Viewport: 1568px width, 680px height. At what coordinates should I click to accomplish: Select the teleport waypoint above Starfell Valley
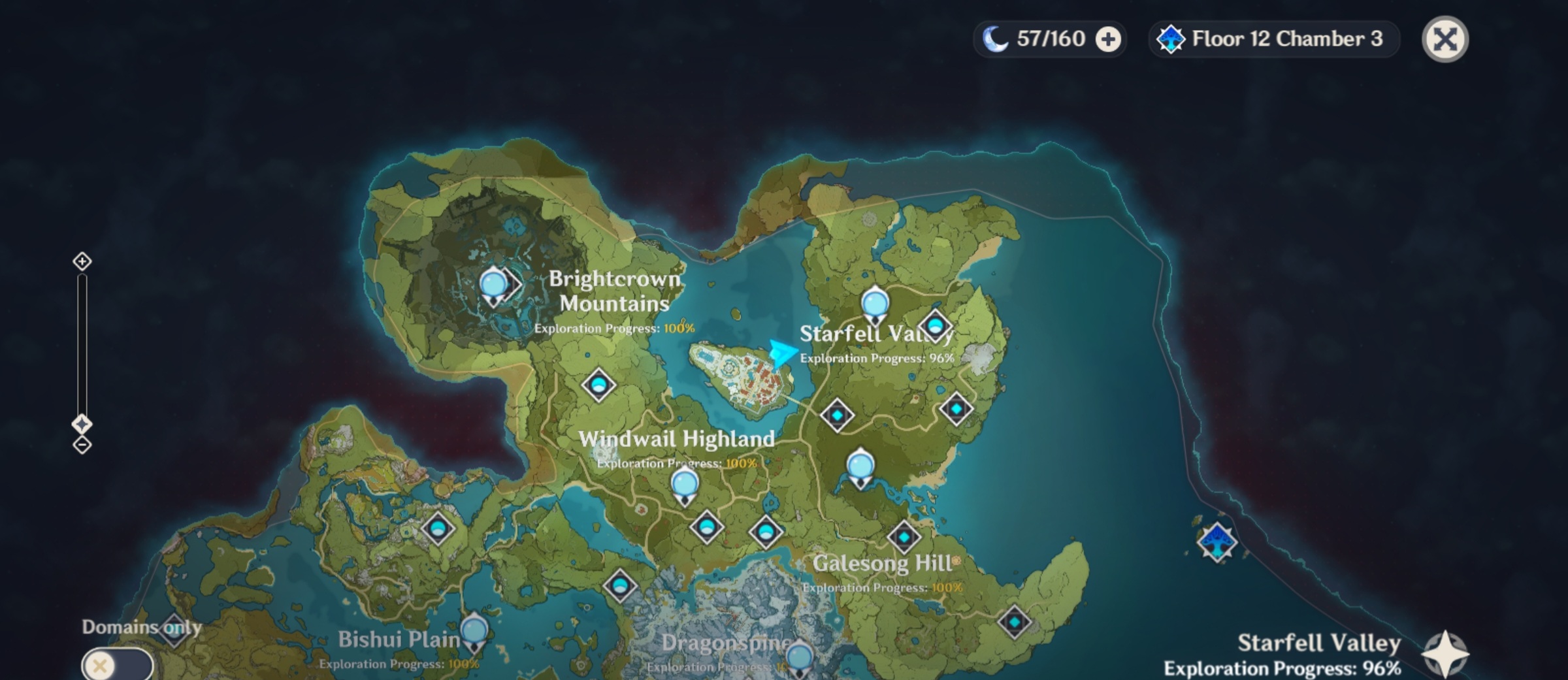(874, 304)
